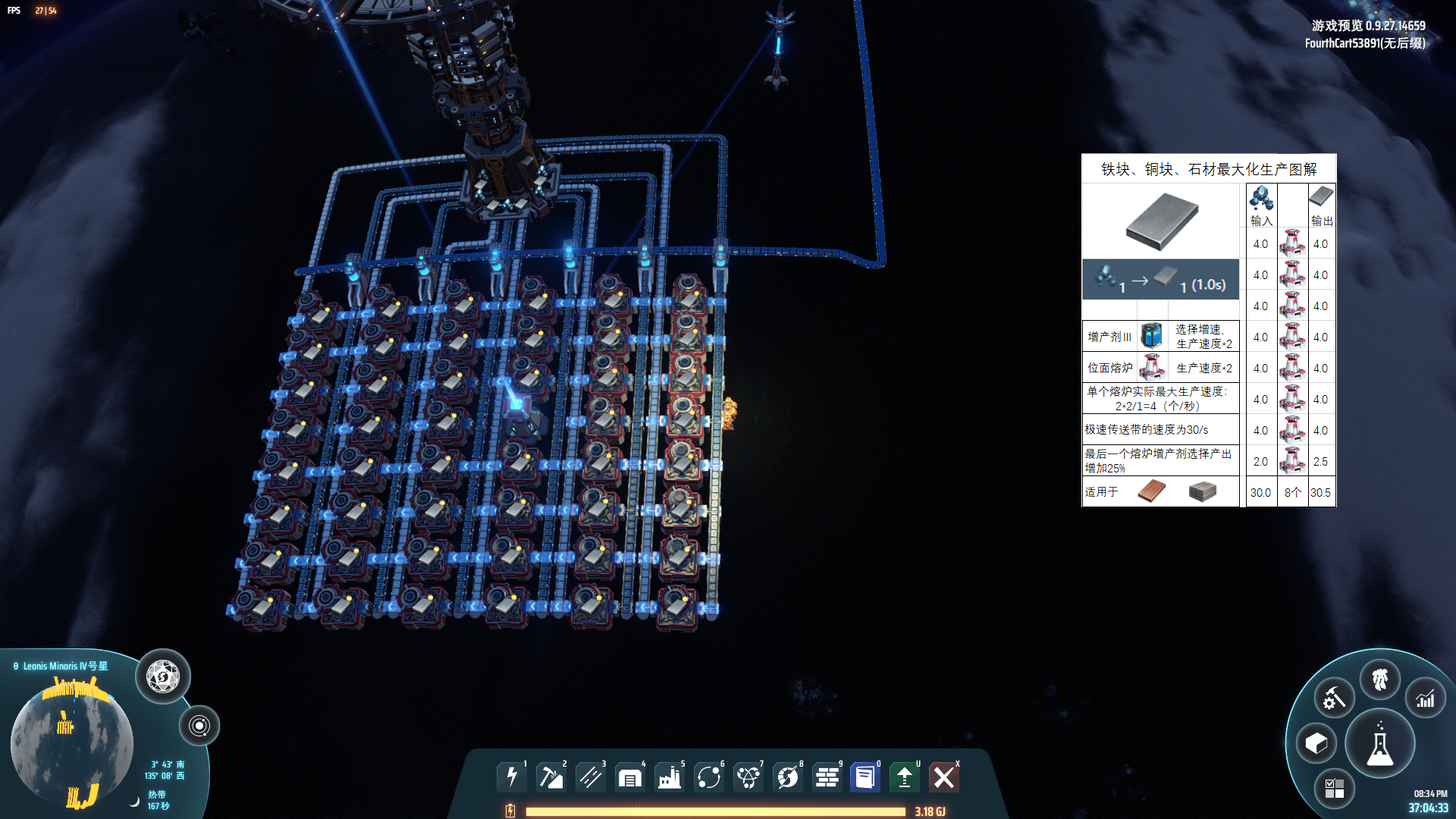Open the Storage facilities category, hotbar slot 4
This screenshot has height=819, width=1456.
[629, 777]
